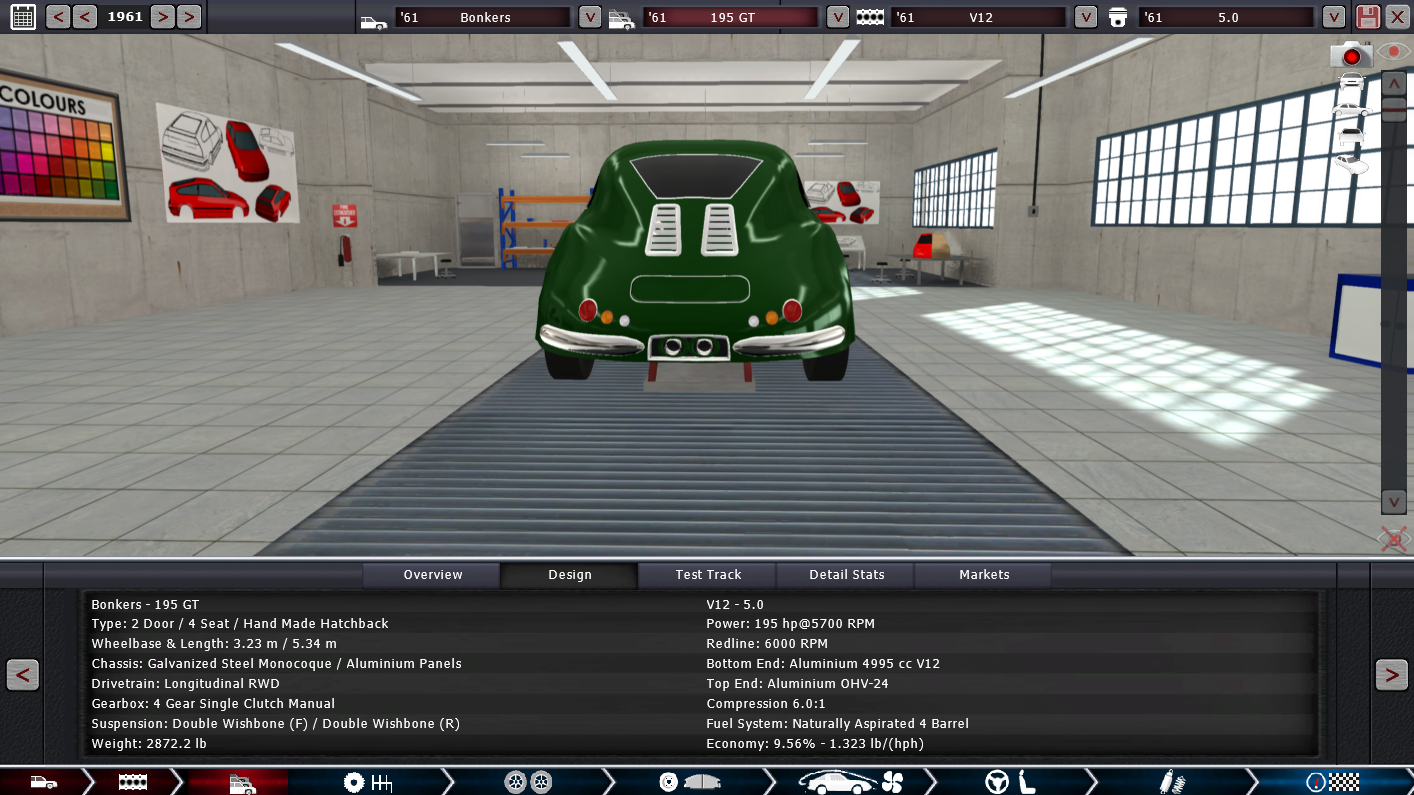Switch to the Overview tab
The height and width of the screenshot is (795, 1414).
[x=433, y=575]
